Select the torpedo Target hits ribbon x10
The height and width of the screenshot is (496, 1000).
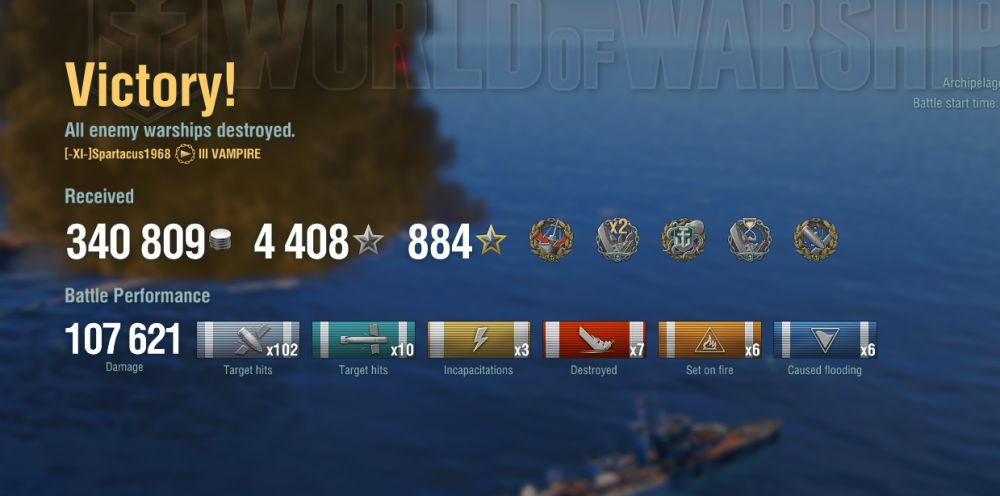click(363, 340)
